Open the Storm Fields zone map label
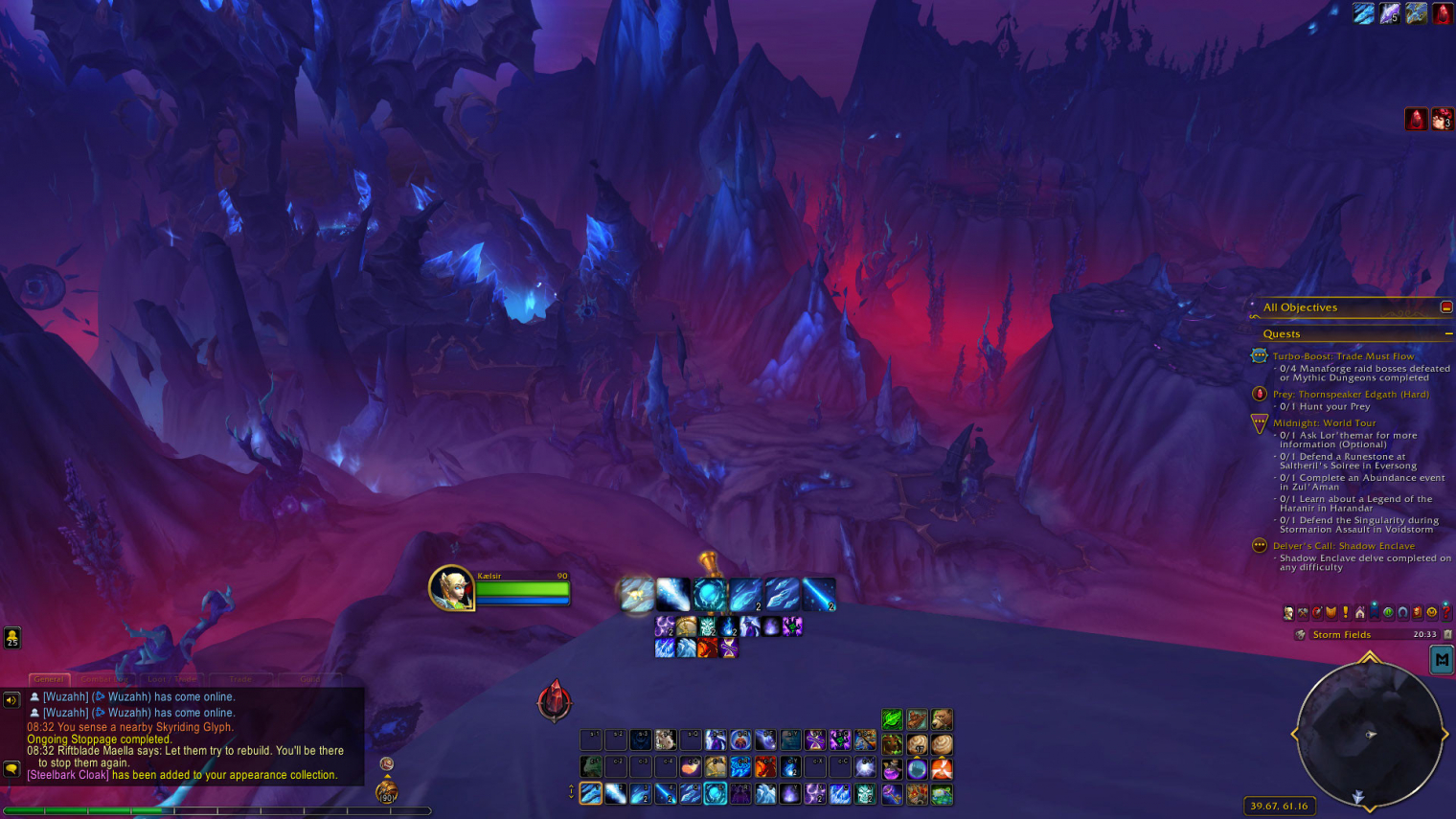 click(x=1341, y=634)
